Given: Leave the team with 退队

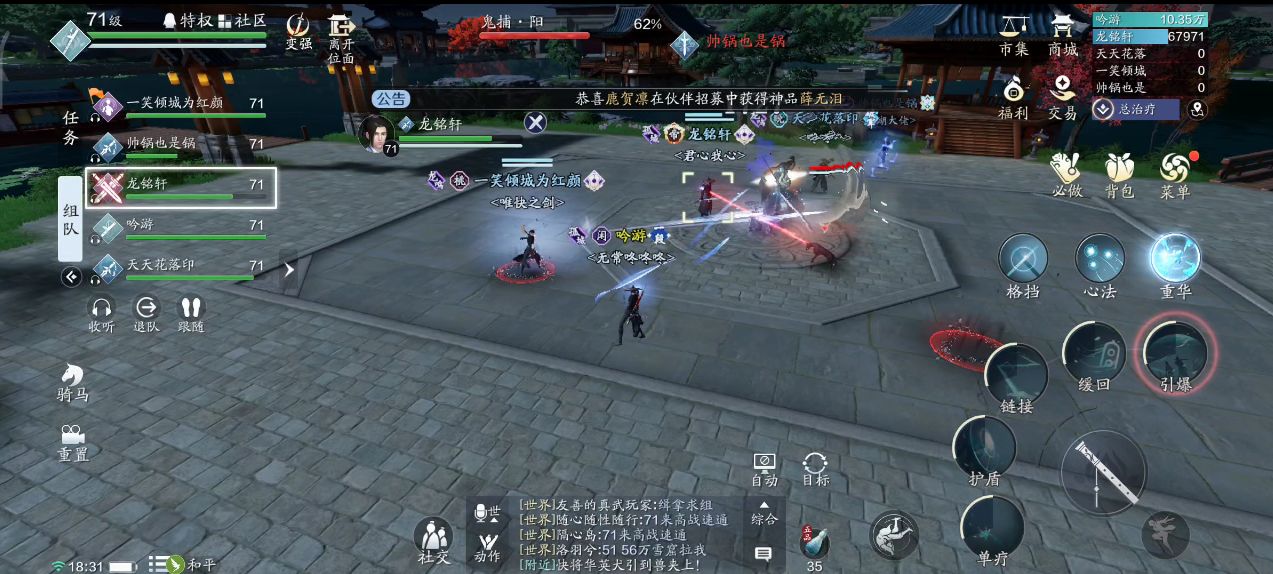Looking at the screenshot, I should tap(147, 312).
